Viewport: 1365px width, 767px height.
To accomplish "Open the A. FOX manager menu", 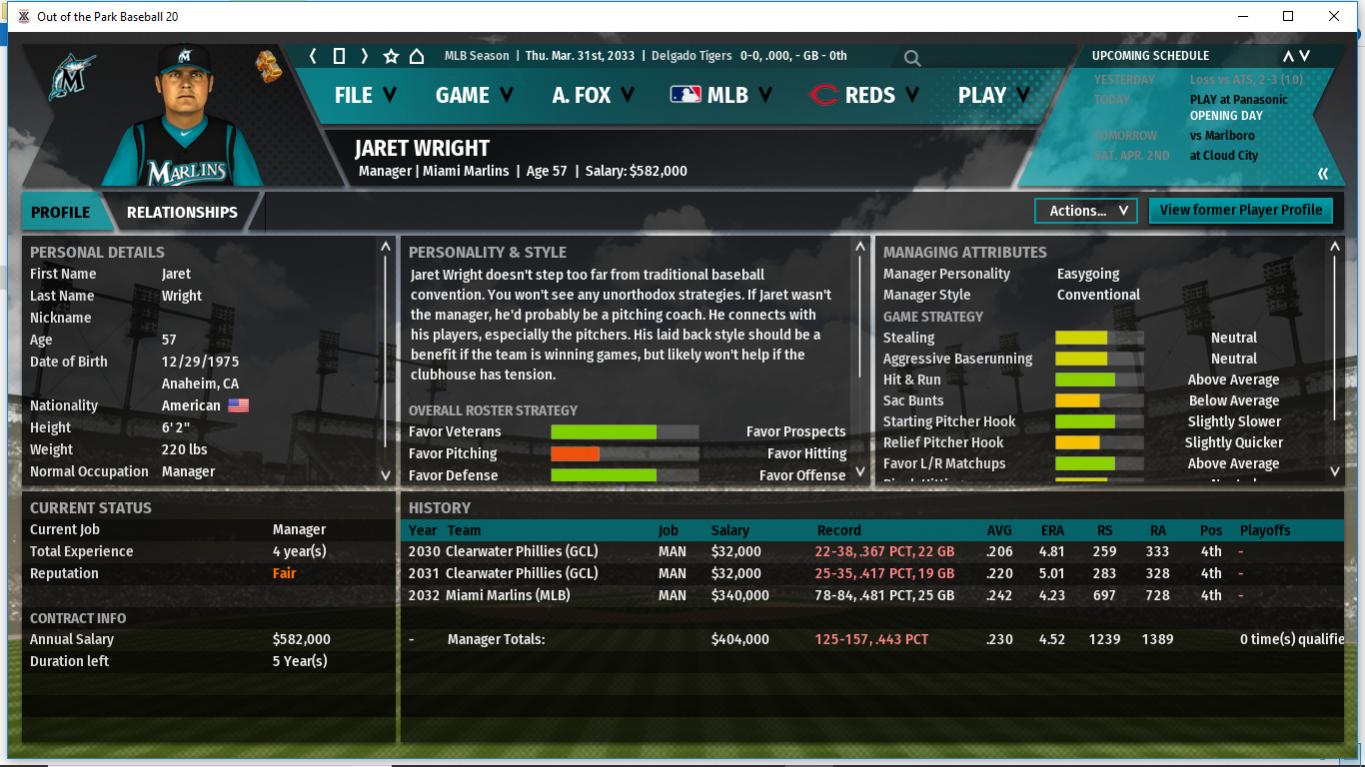I will coord(592,95).
